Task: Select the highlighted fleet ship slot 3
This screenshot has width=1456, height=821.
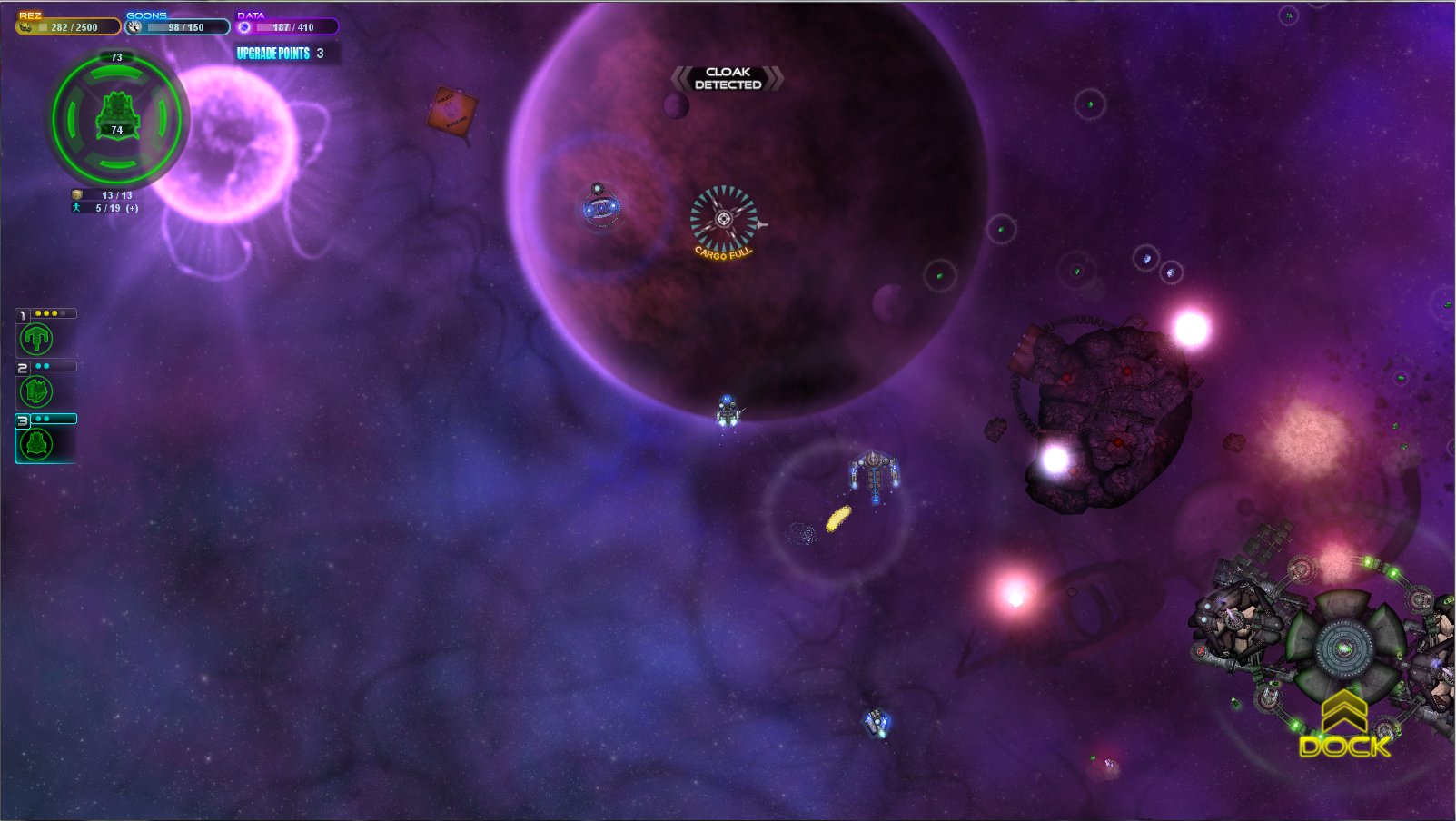Action: pos(36,444)
